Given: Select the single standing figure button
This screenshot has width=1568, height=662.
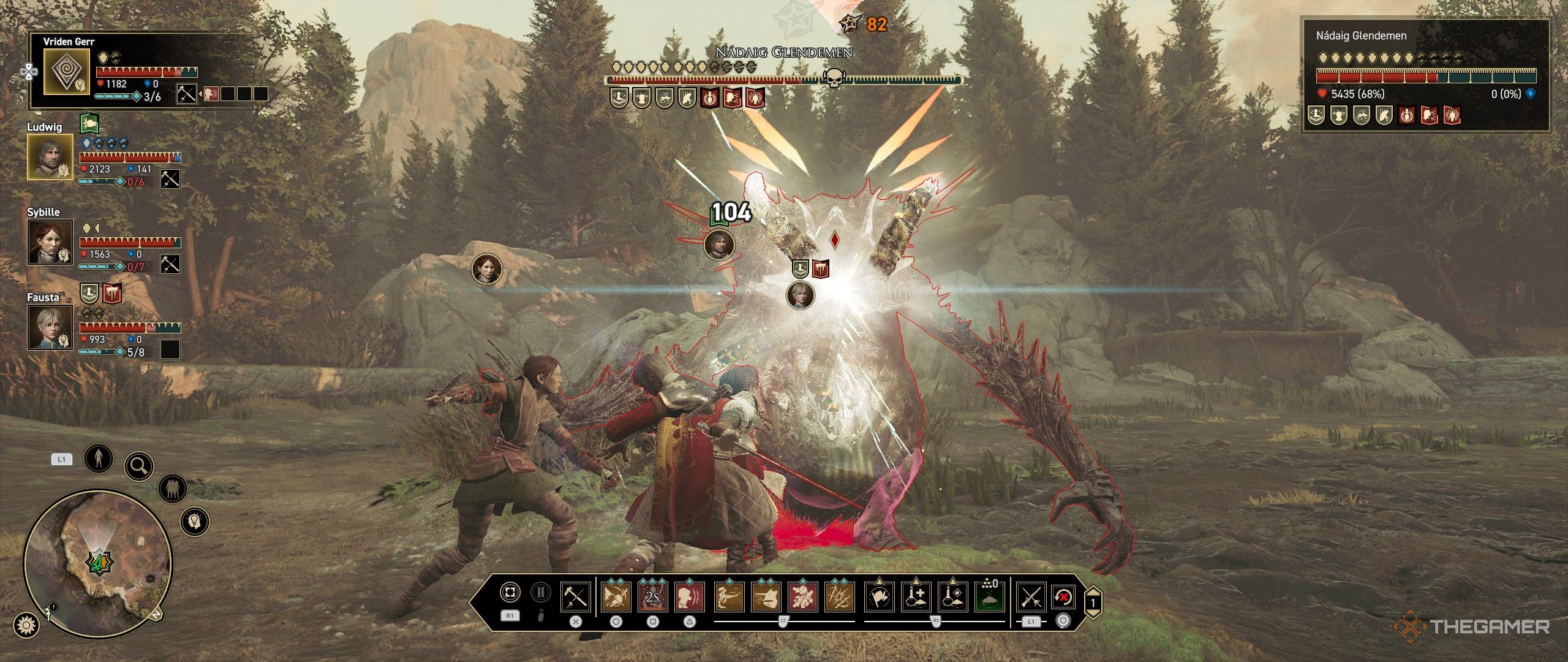Looking at the screenshot, I should [98, 458].
